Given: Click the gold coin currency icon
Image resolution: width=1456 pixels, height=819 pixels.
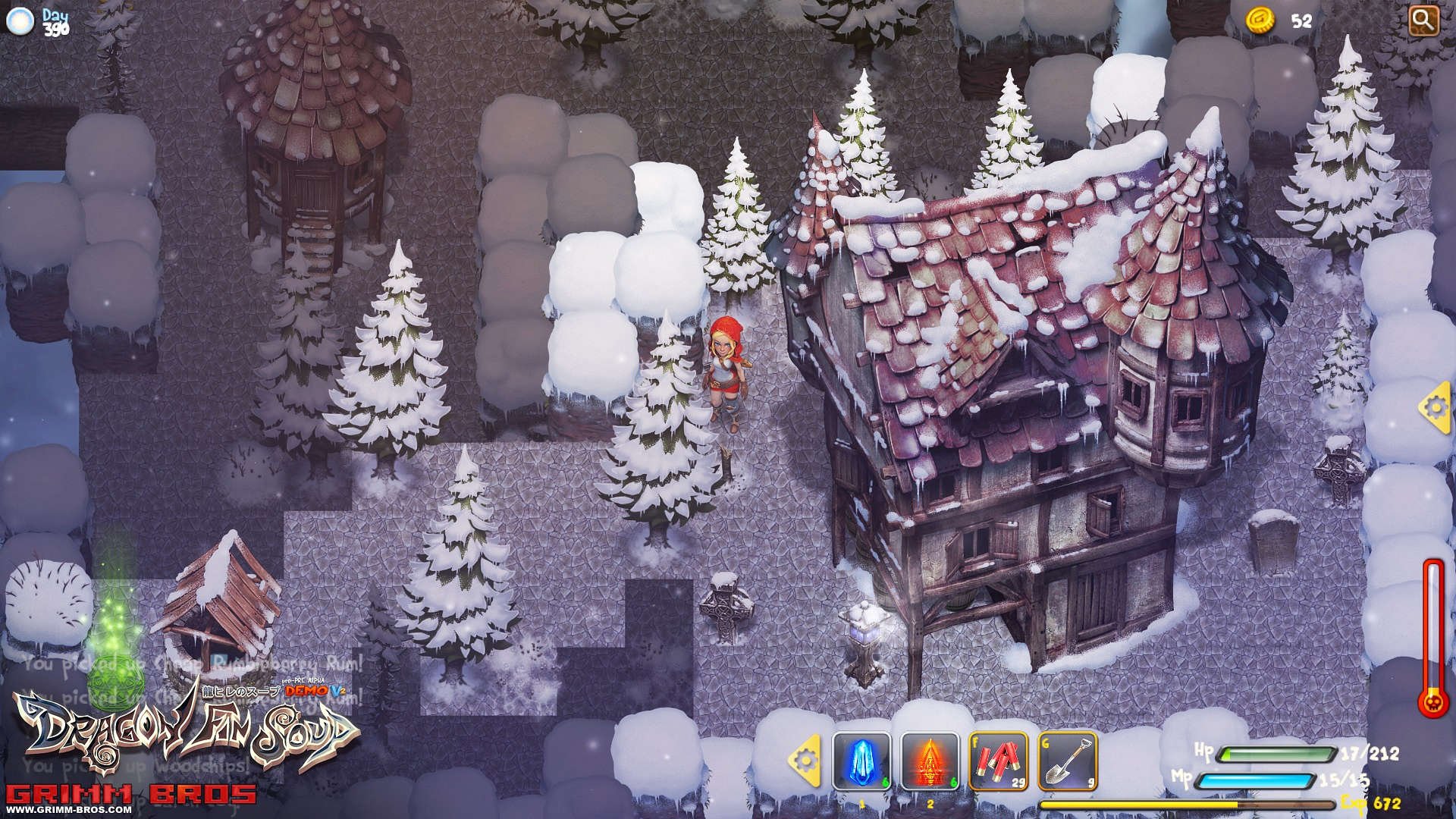Looking at the screenshot, I should click(1260, 20).
